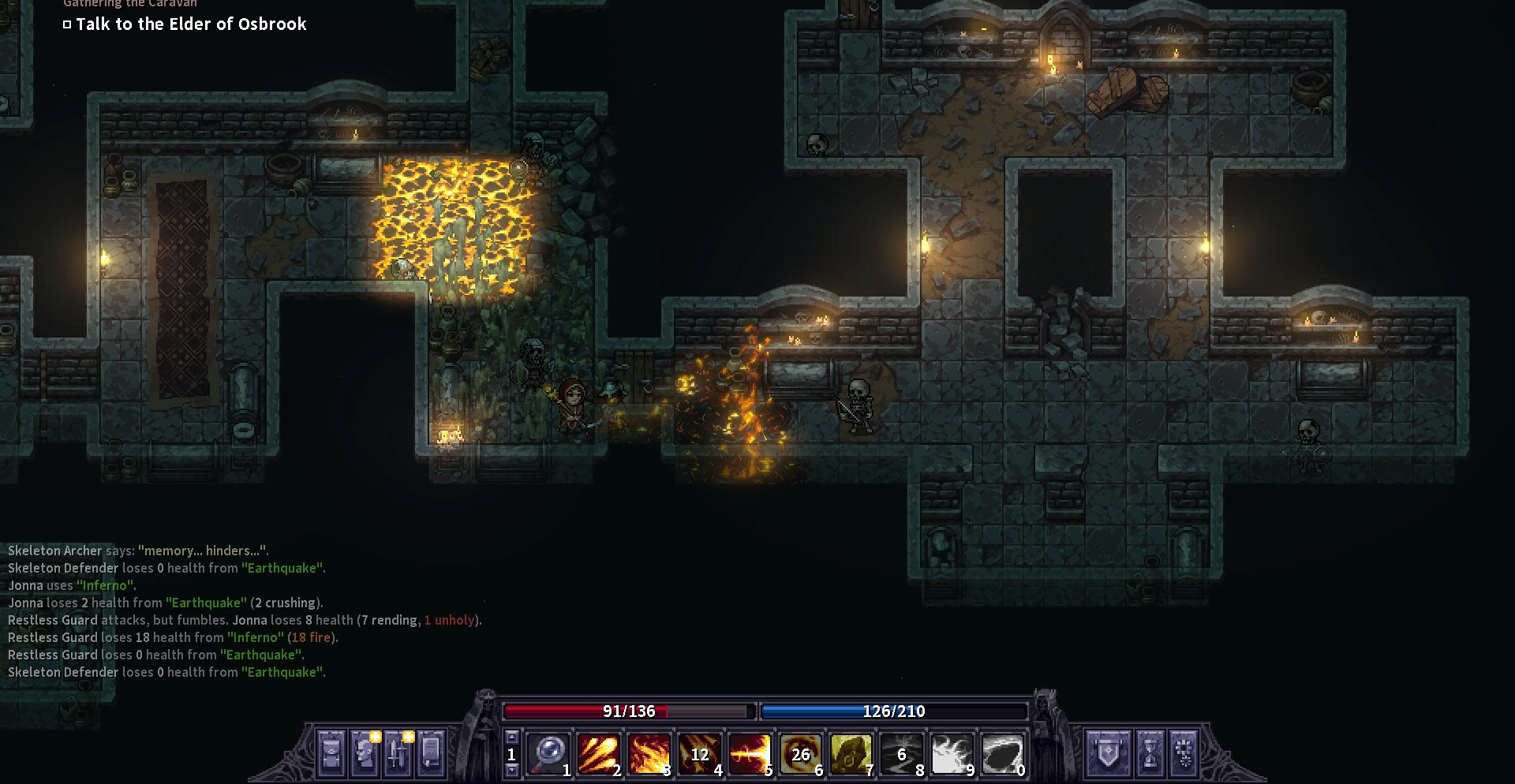Click the hourglass wait button

(1150, 753)
